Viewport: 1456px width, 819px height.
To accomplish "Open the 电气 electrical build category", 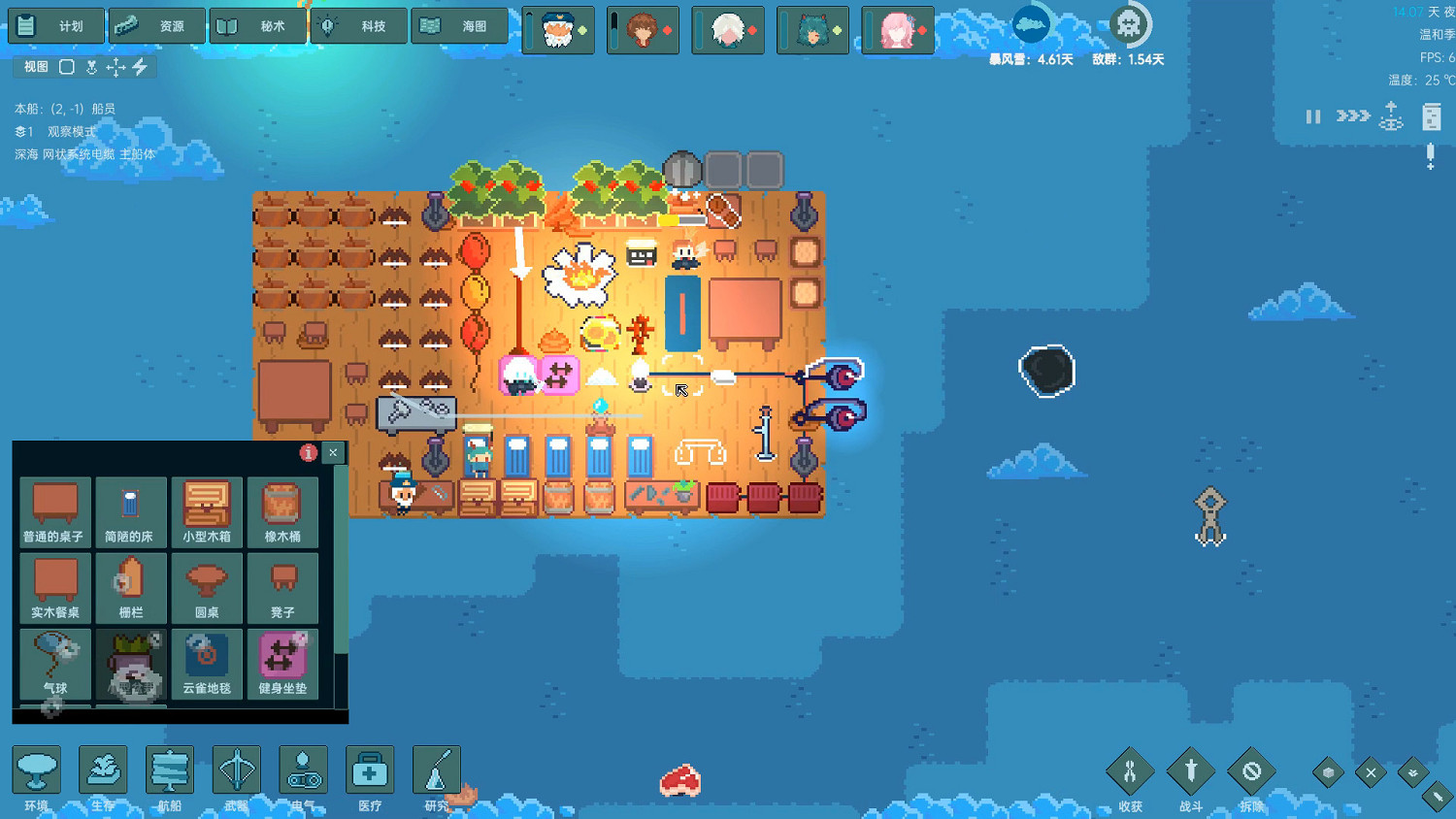I will point(303,771).
